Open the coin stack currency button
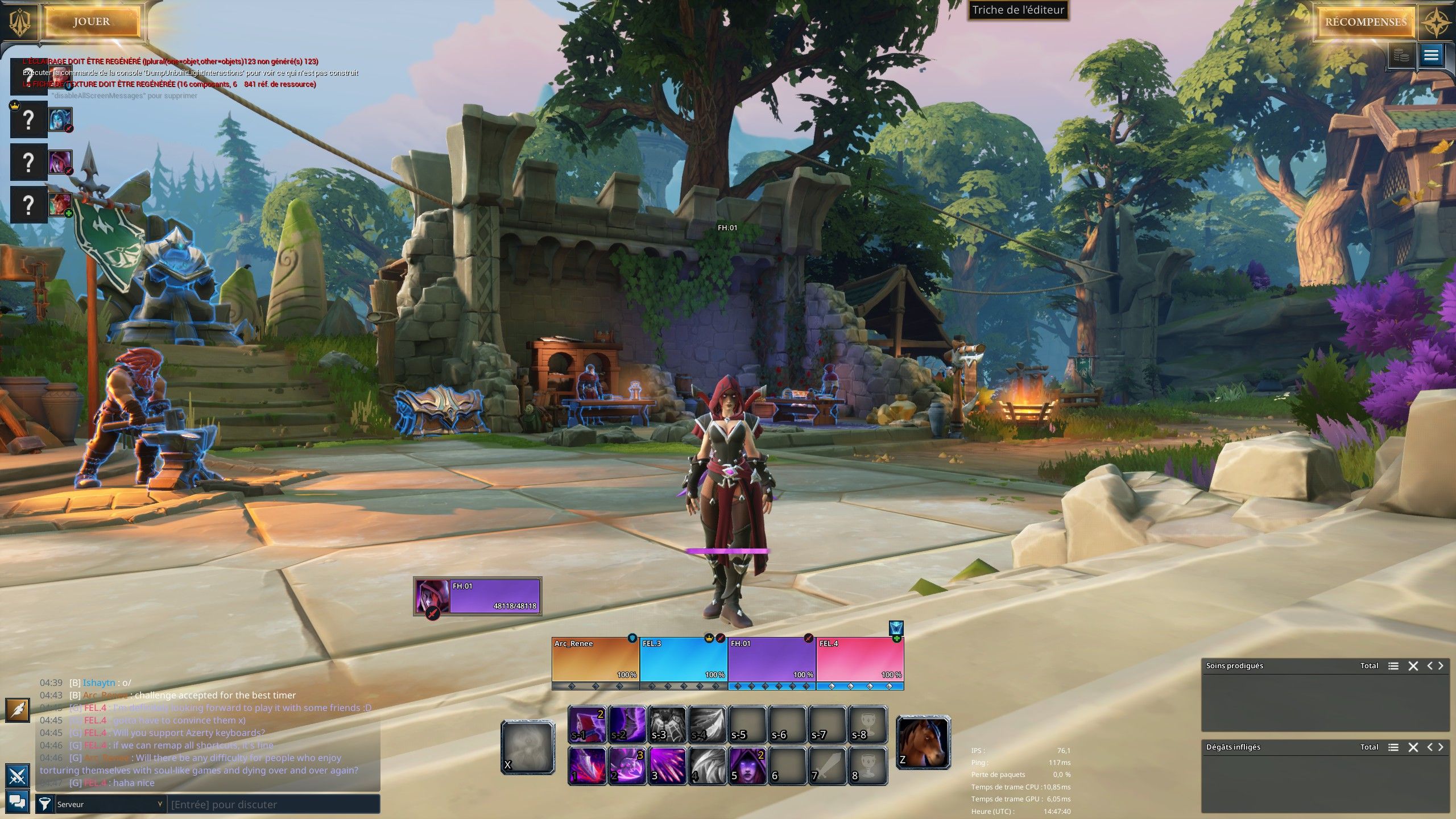1456x819 pixels. point(1402,56)
